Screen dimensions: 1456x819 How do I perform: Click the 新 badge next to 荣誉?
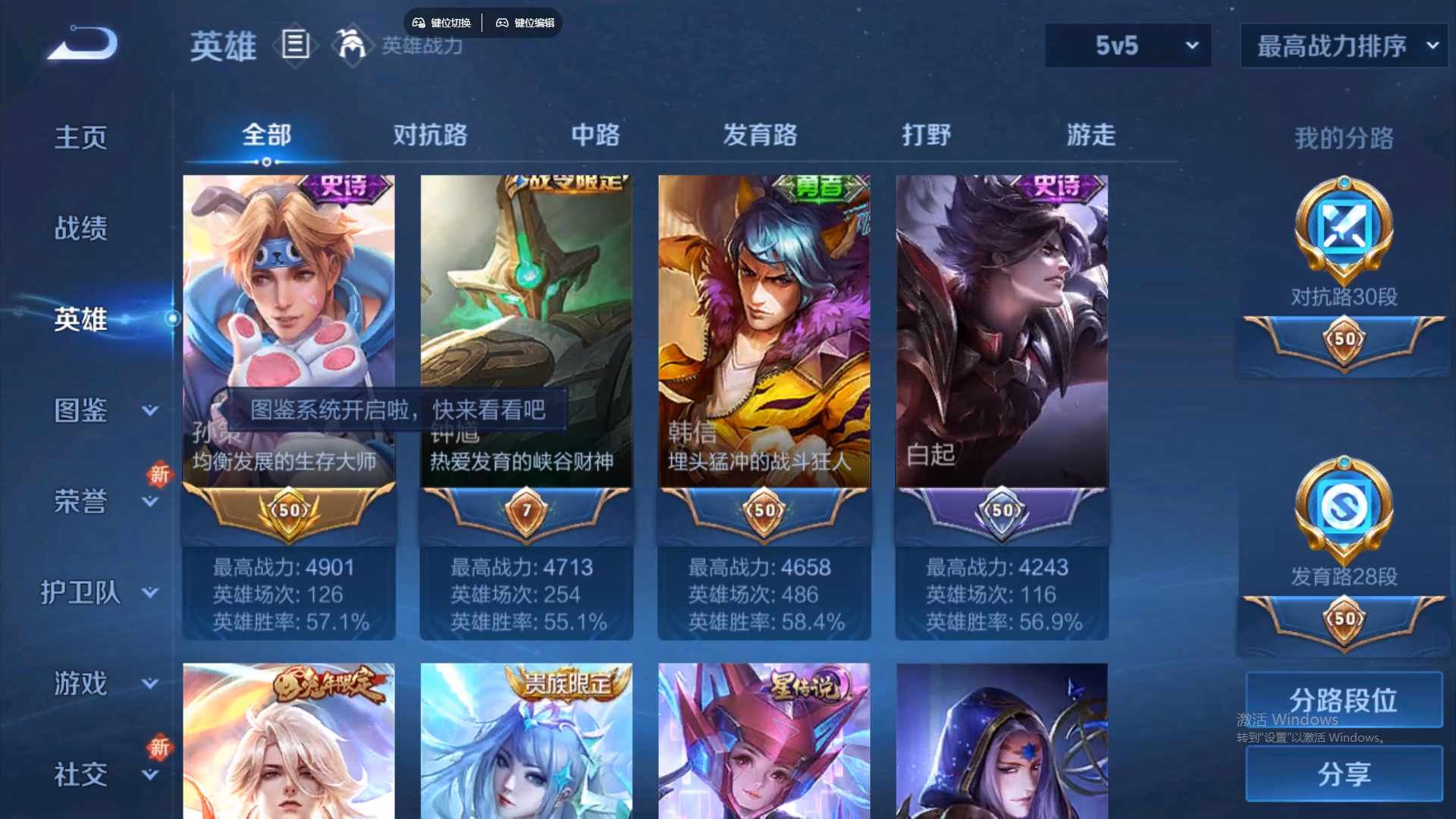(160, 476)
